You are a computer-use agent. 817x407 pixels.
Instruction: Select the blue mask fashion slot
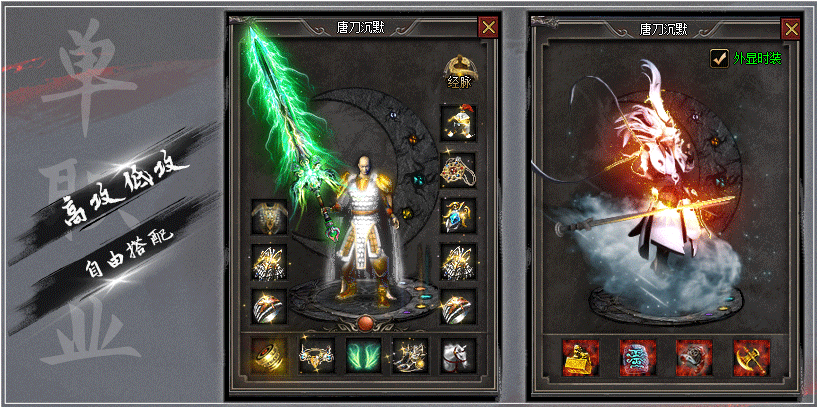pos(636,354)
